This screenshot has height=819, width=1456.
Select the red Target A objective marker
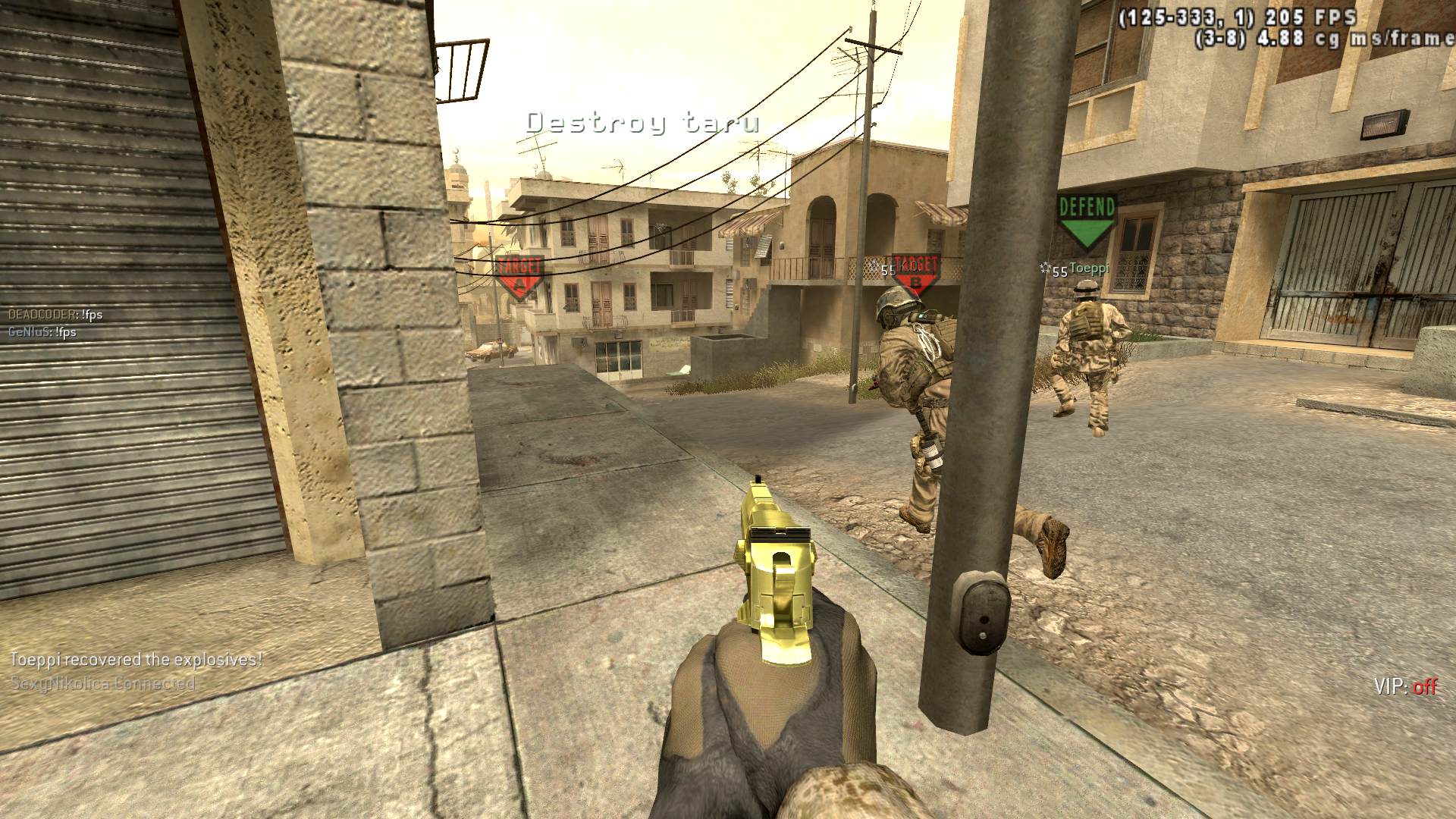click(519, 277)
